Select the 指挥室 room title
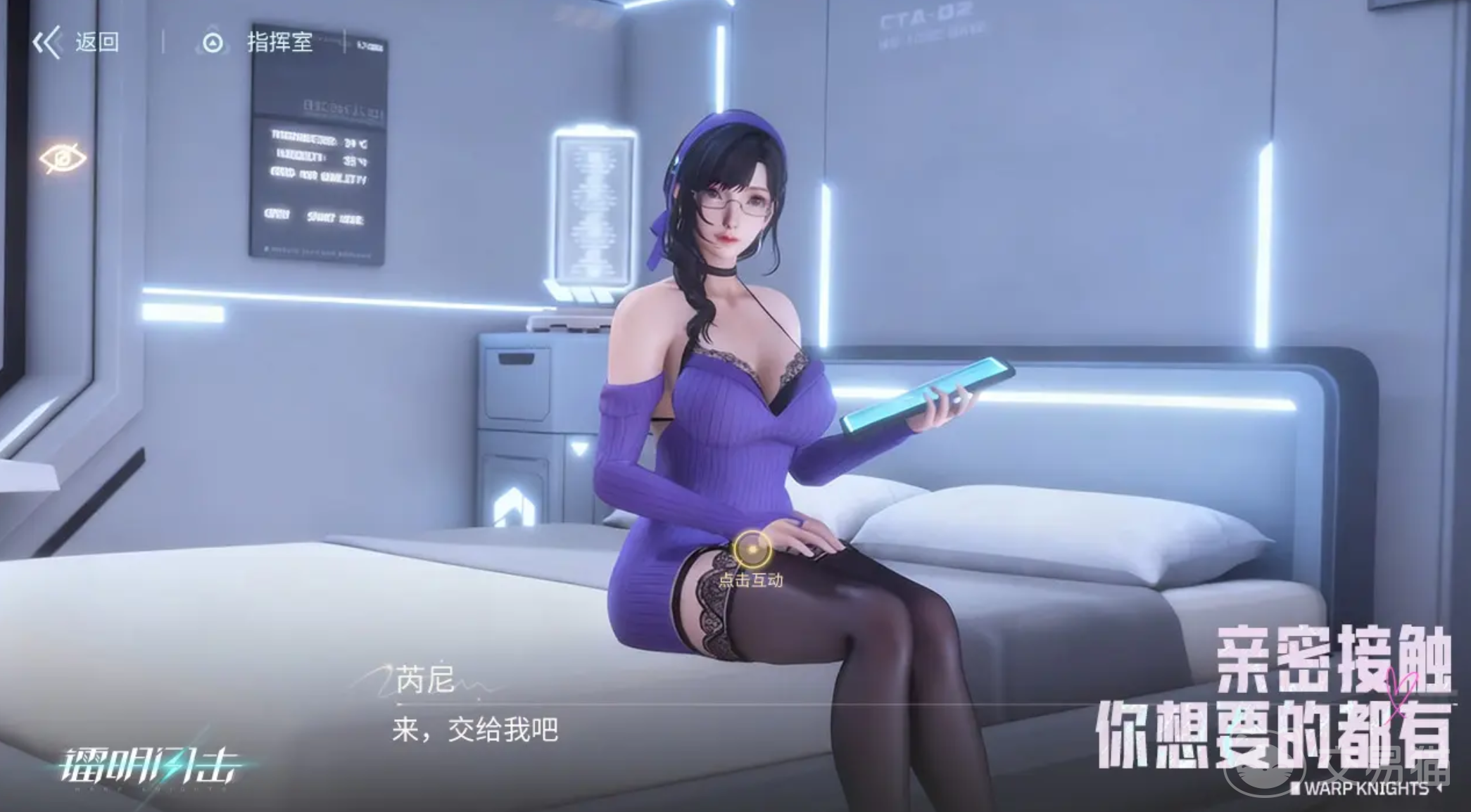1471x812 pixels. coord(279,44)
